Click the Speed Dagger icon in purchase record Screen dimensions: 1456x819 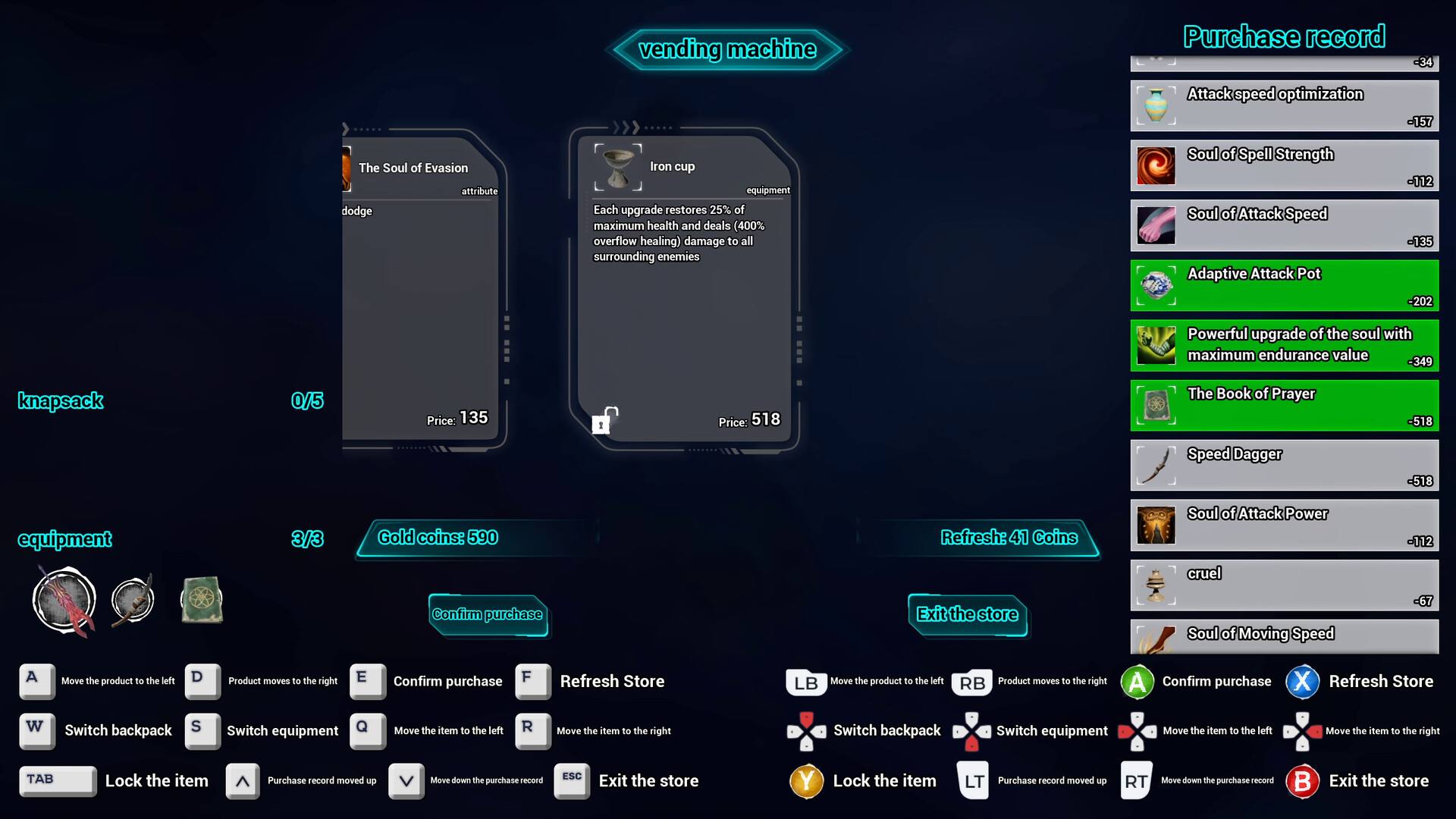pyautogui.click(x=1156, y=465)
